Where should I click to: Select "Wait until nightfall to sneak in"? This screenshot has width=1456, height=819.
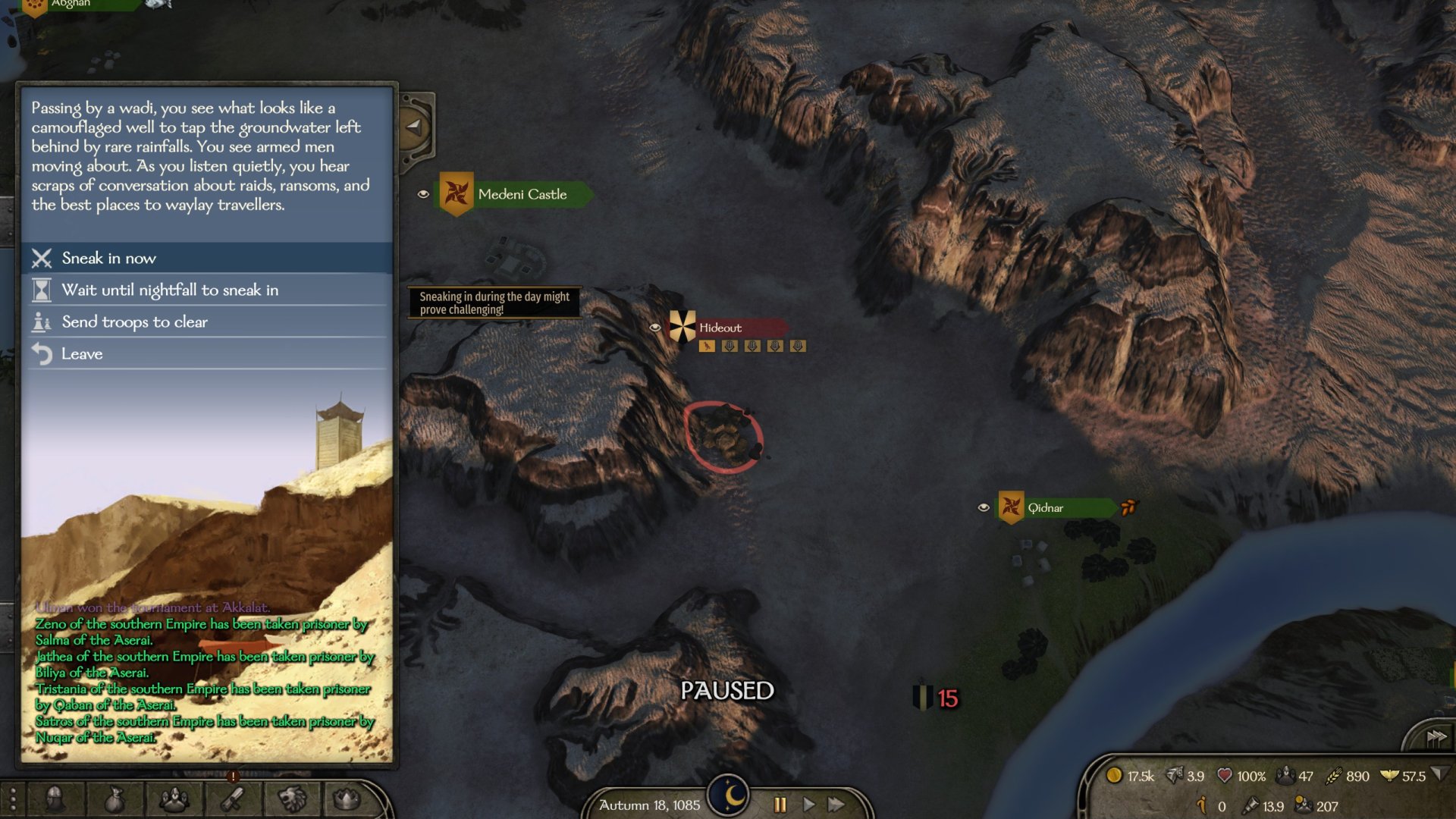[x=170, y=290]
